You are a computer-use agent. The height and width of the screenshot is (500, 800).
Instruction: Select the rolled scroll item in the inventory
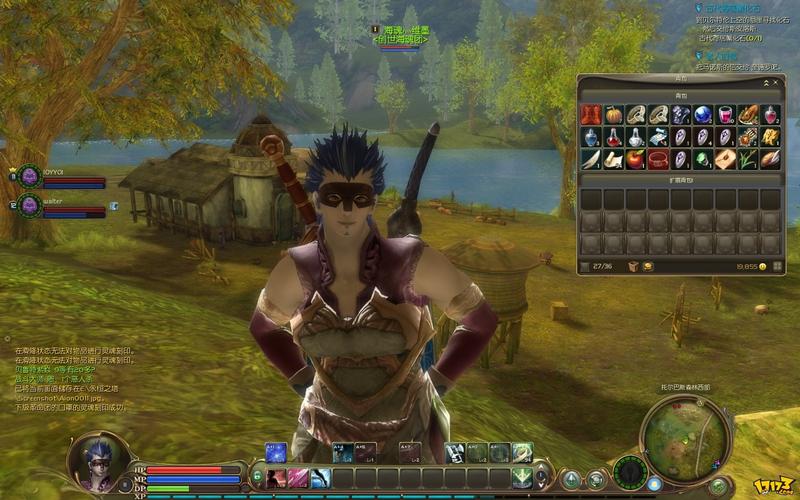[613, 159]
